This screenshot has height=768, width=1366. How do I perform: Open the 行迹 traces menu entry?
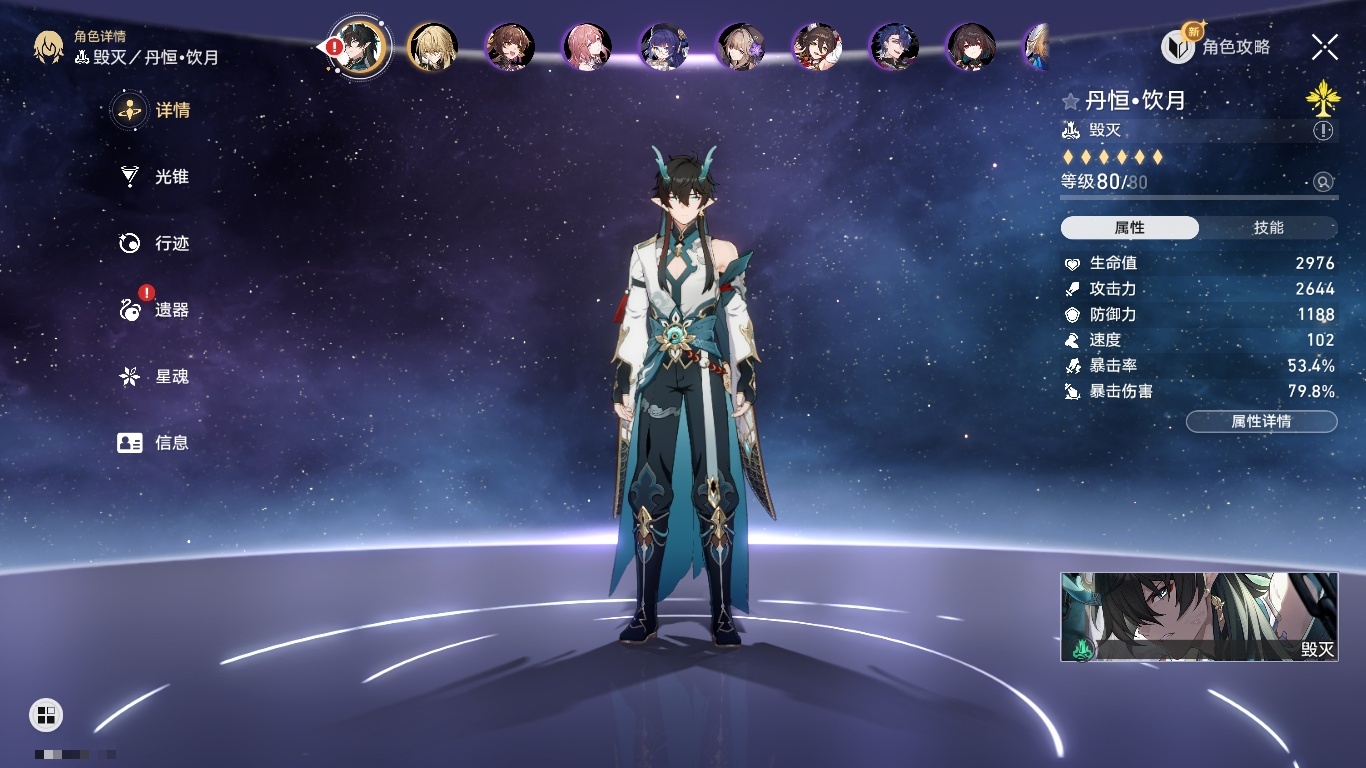point(153,243)
